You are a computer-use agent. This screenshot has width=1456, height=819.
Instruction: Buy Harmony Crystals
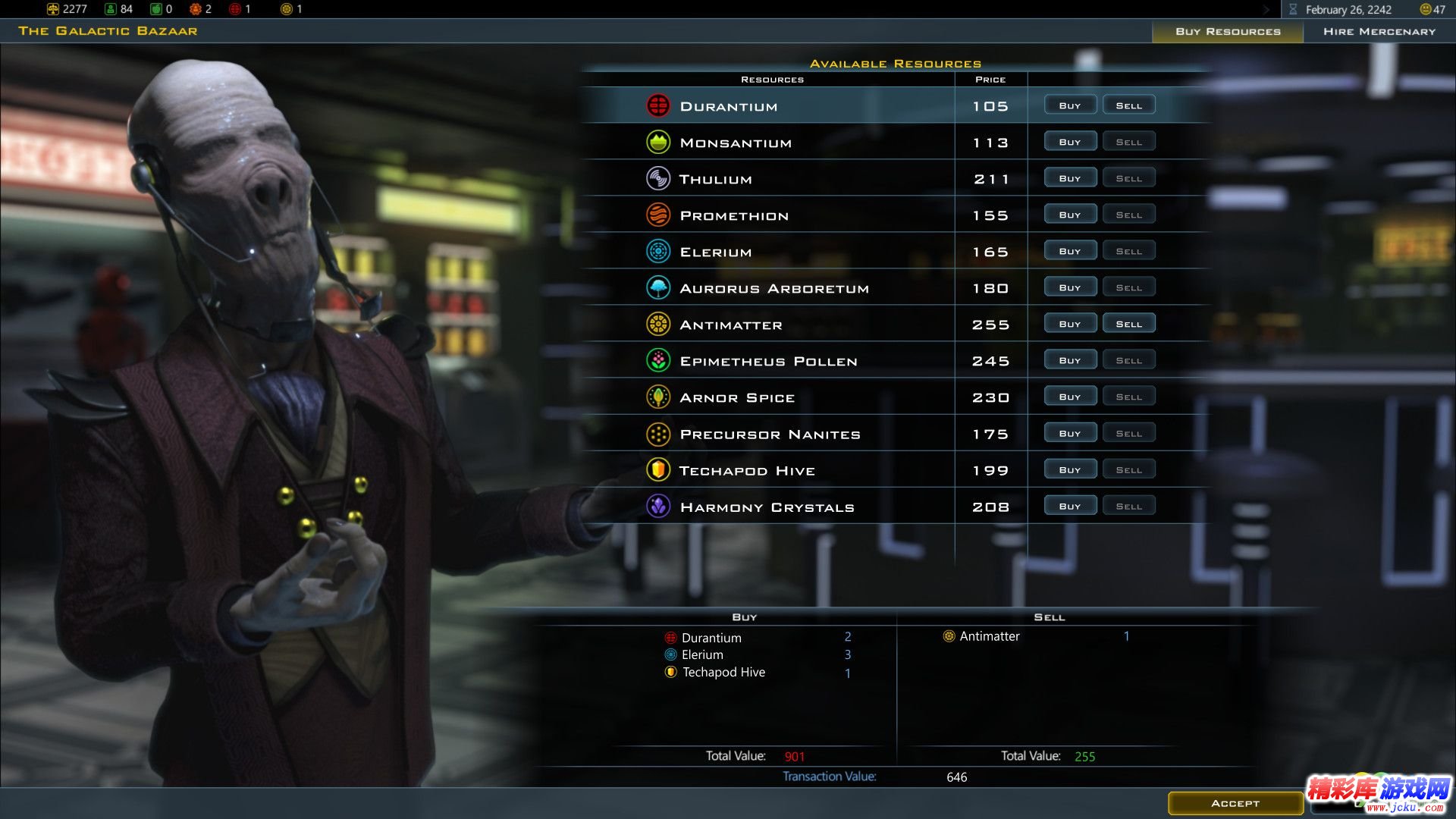pyautogui.click(x=1069, y=506)
